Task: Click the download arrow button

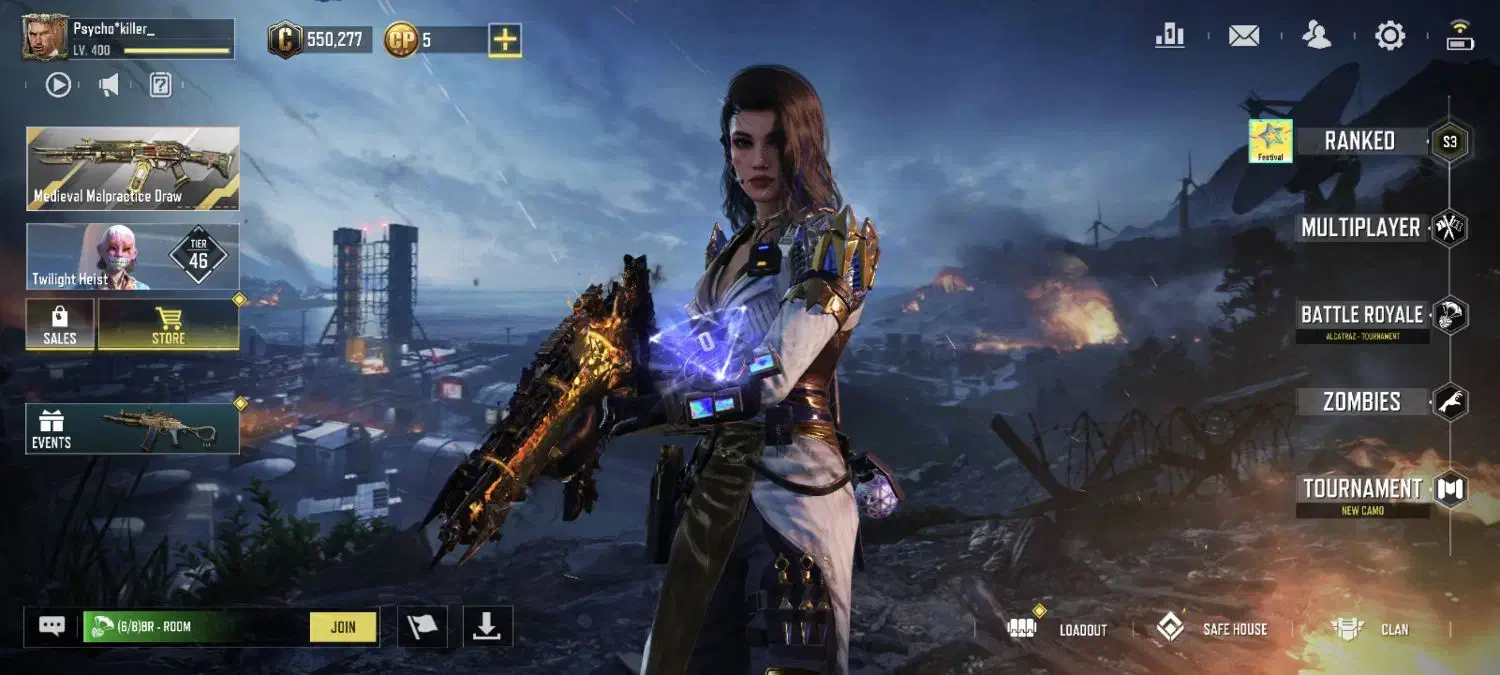Action: pos(487,626)
